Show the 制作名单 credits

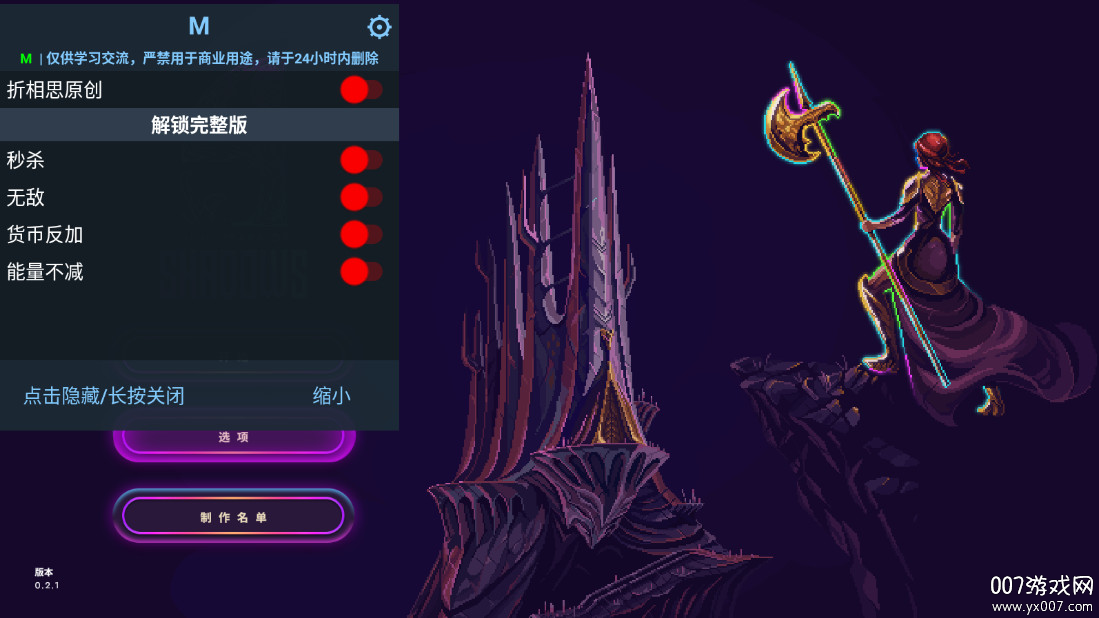pyautogui.click(x=233, y=516)
